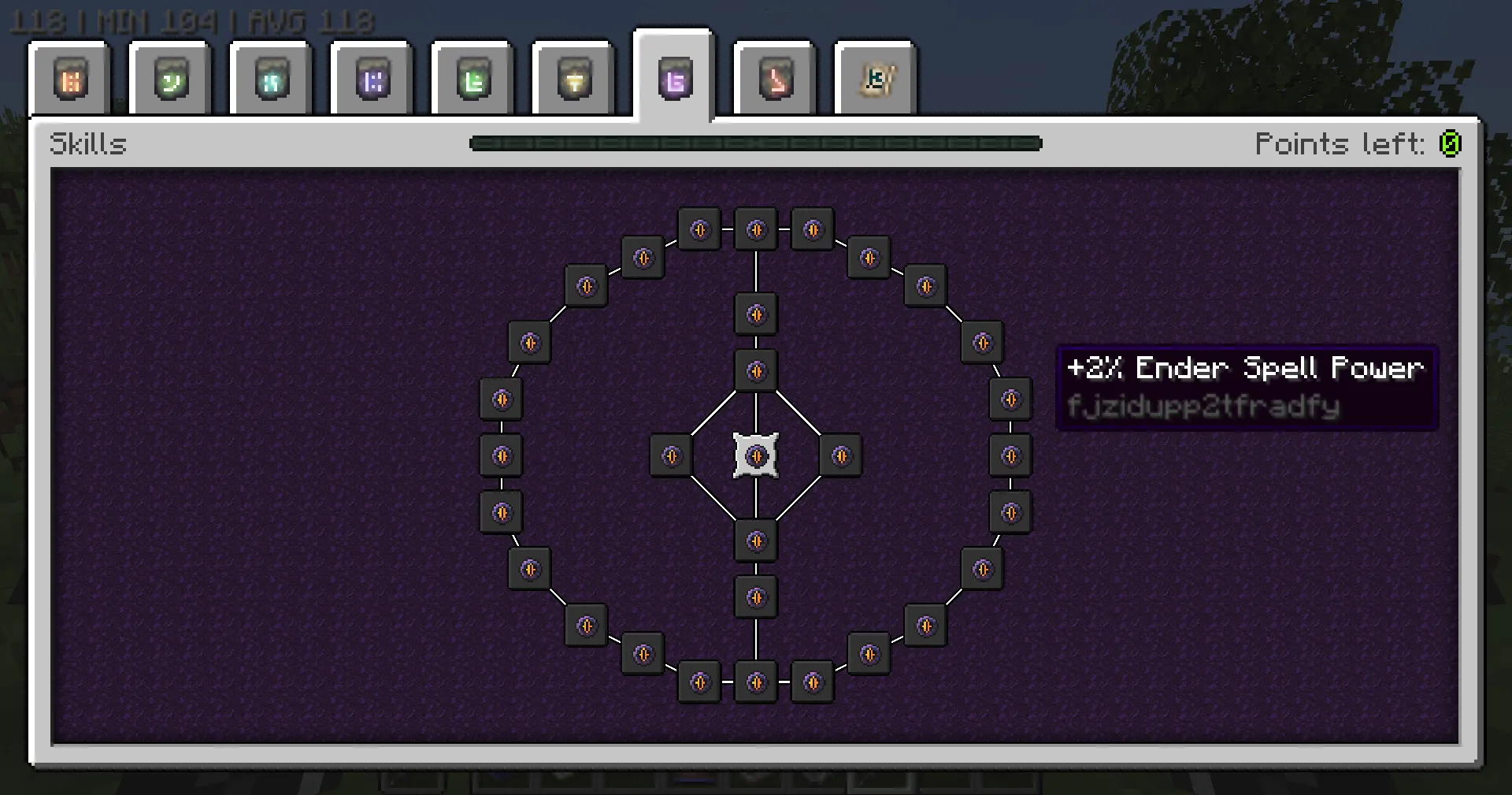Open the green poison rune spellbook tab
The height and width of the screenshot is (795, 1512).
click(169, 79)
